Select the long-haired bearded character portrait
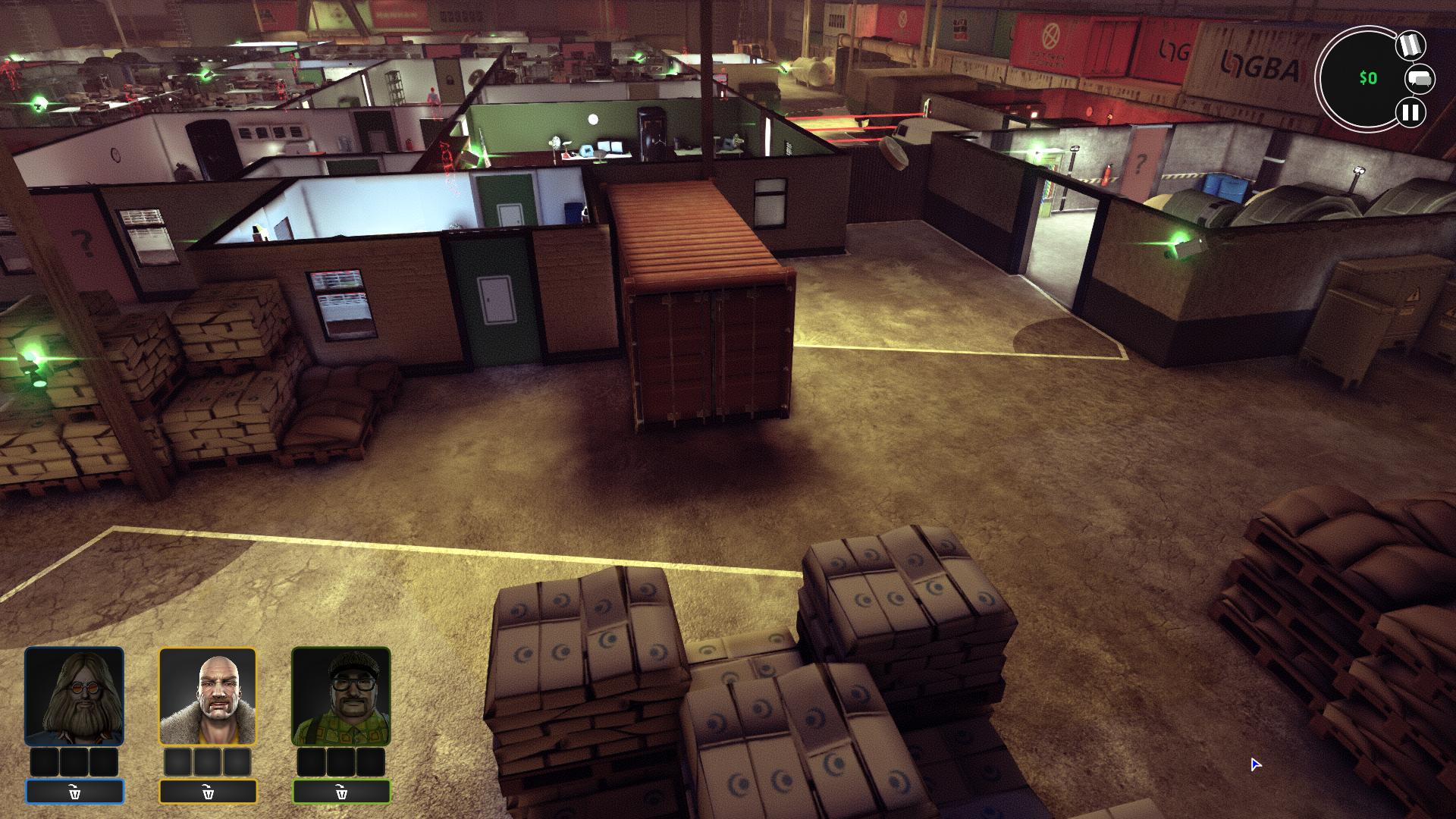The image size is (1456, 819). pyautogui.click(x=74, y=696)
